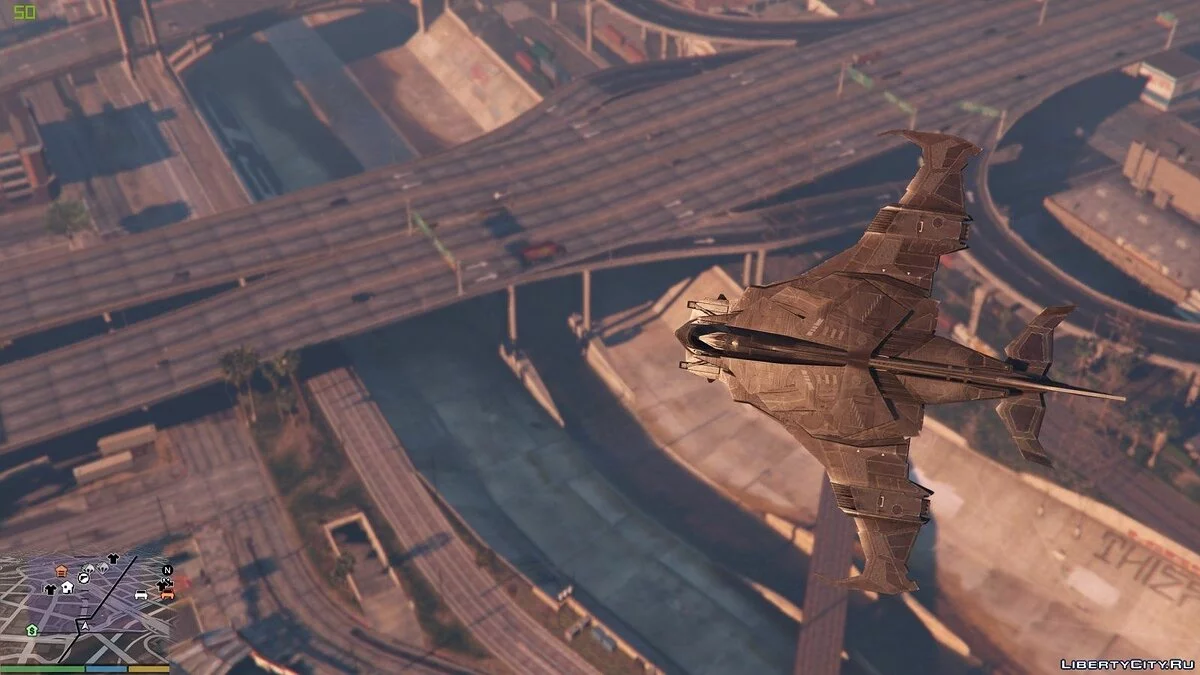Click the north compass N marker
Image resolution: width=1200 pixels, height=675 pixels.
[x=167, y=570]
